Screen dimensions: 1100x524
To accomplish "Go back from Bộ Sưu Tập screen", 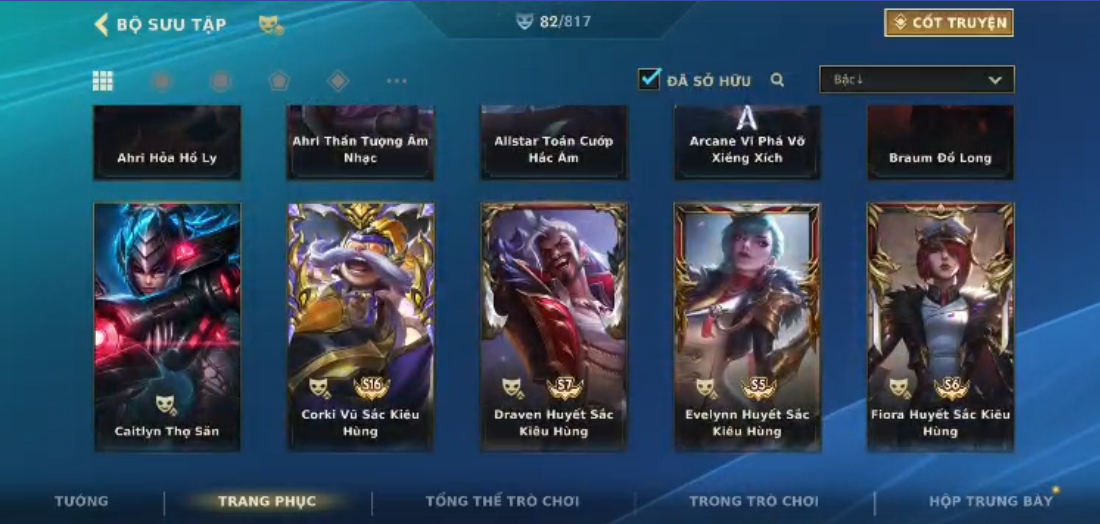I will (x=101, y=25).
